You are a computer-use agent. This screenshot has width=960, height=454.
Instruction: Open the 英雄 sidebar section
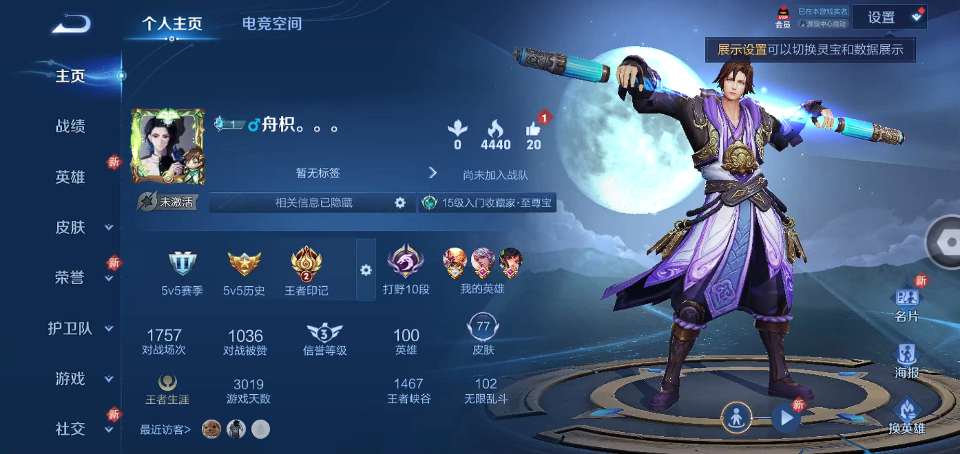[x=70, y=177]
